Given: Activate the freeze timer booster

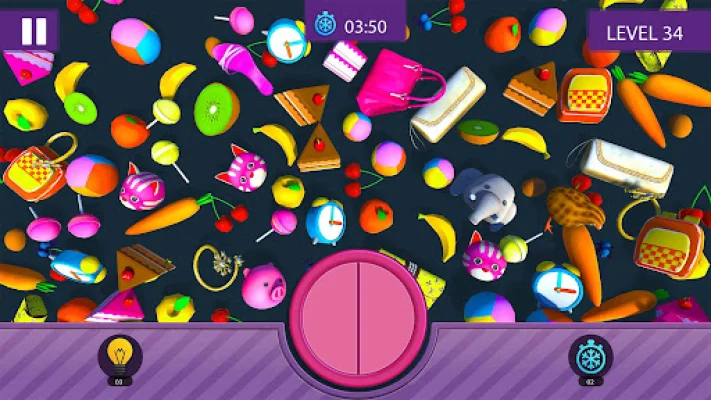Looking at the screenshot, I should point(590,356).
